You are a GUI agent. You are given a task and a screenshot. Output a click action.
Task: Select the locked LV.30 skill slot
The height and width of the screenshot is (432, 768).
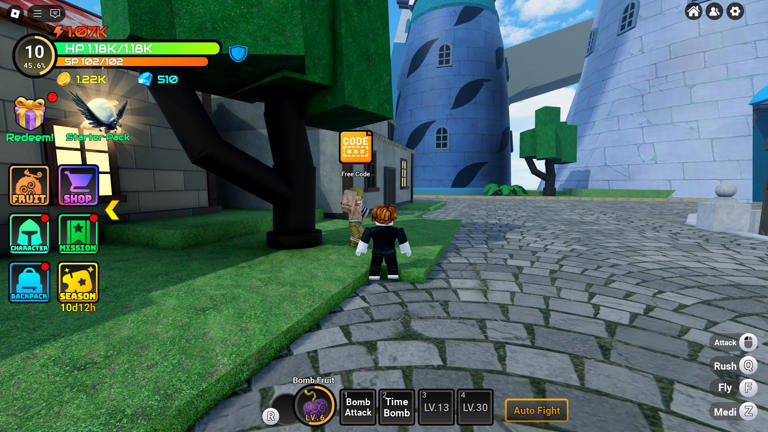tap(475, 407)
